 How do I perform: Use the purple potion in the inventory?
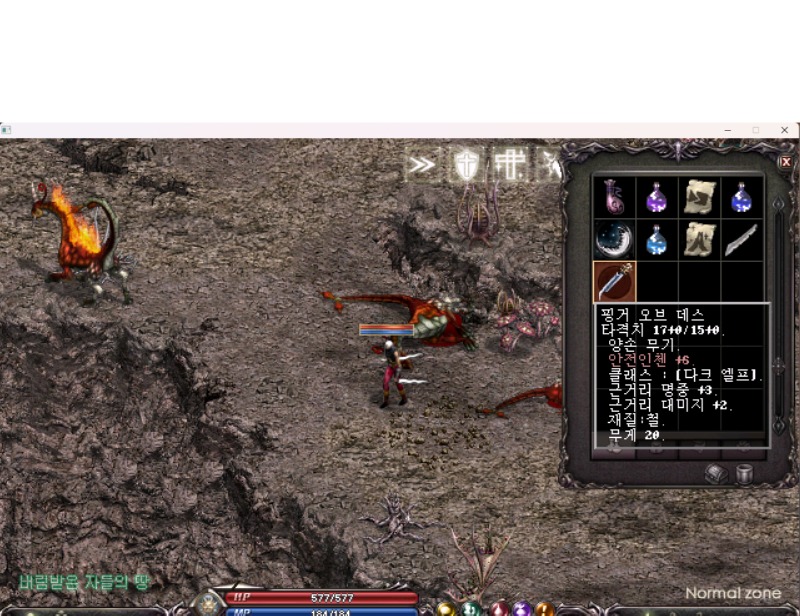coord(657,197)
